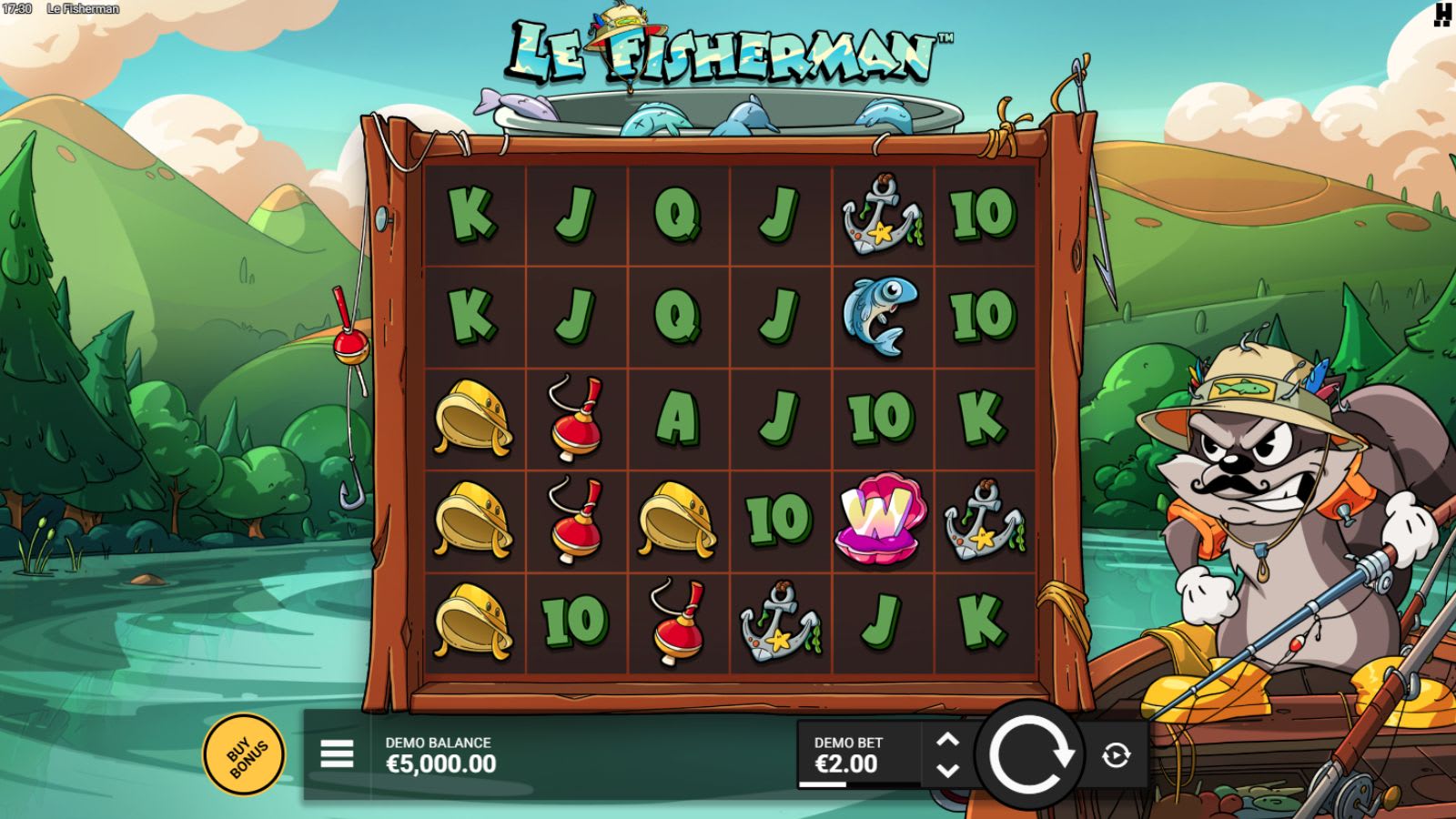1456x819 pixels.
Task: Increase the bet with the up arrow
Action: pos(948,739)
